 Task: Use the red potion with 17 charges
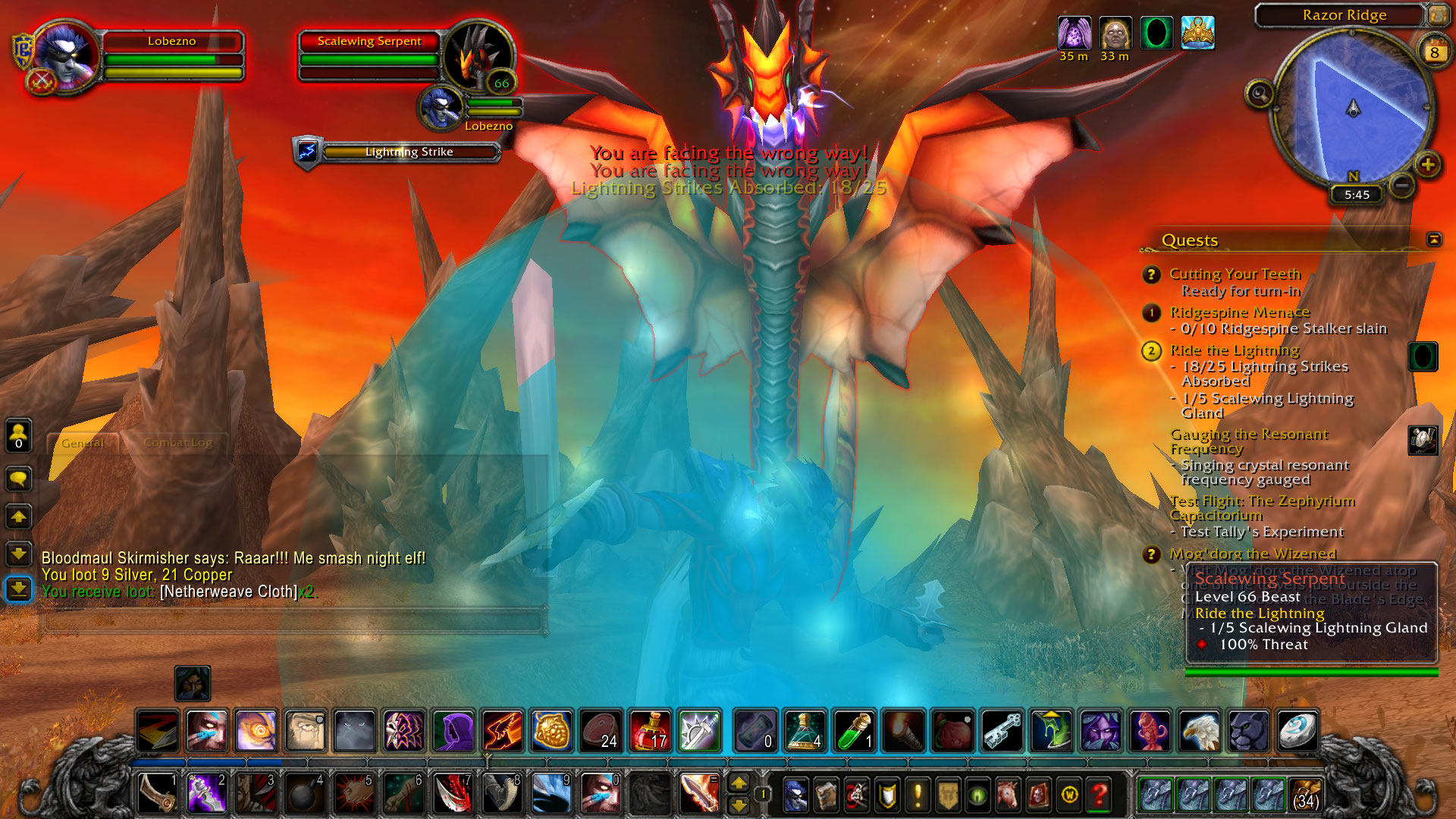[650, 730]
